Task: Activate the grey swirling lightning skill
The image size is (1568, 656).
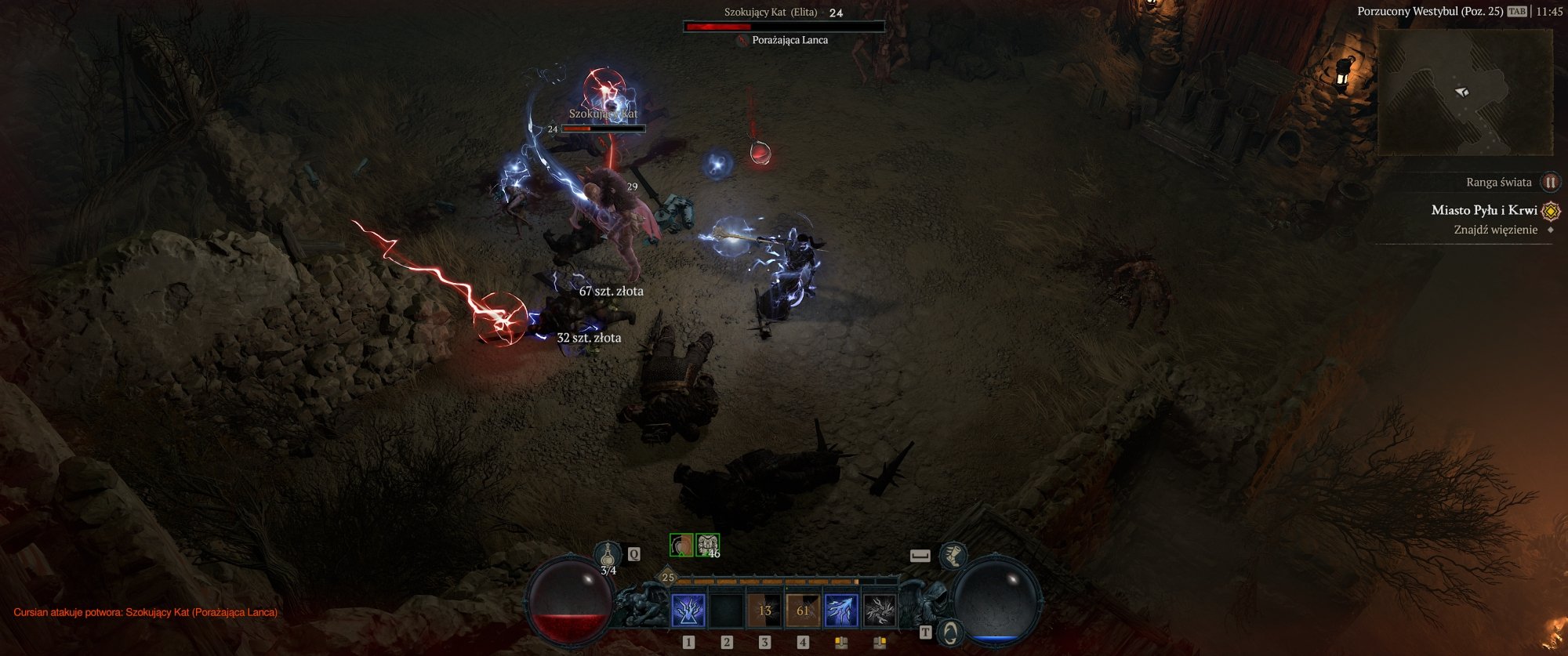Action: coord(879,611)
